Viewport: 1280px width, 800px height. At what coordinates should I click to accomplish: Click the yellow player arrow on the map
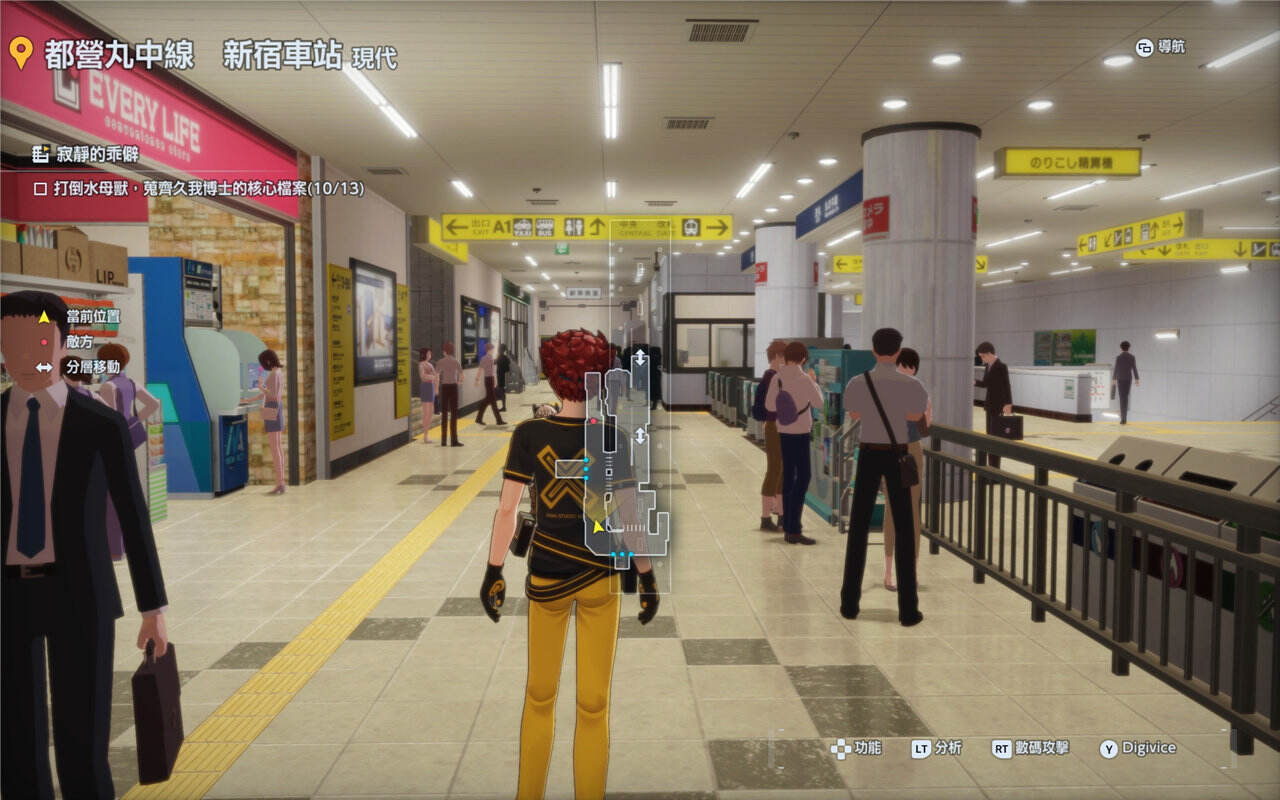click(598, 526)
